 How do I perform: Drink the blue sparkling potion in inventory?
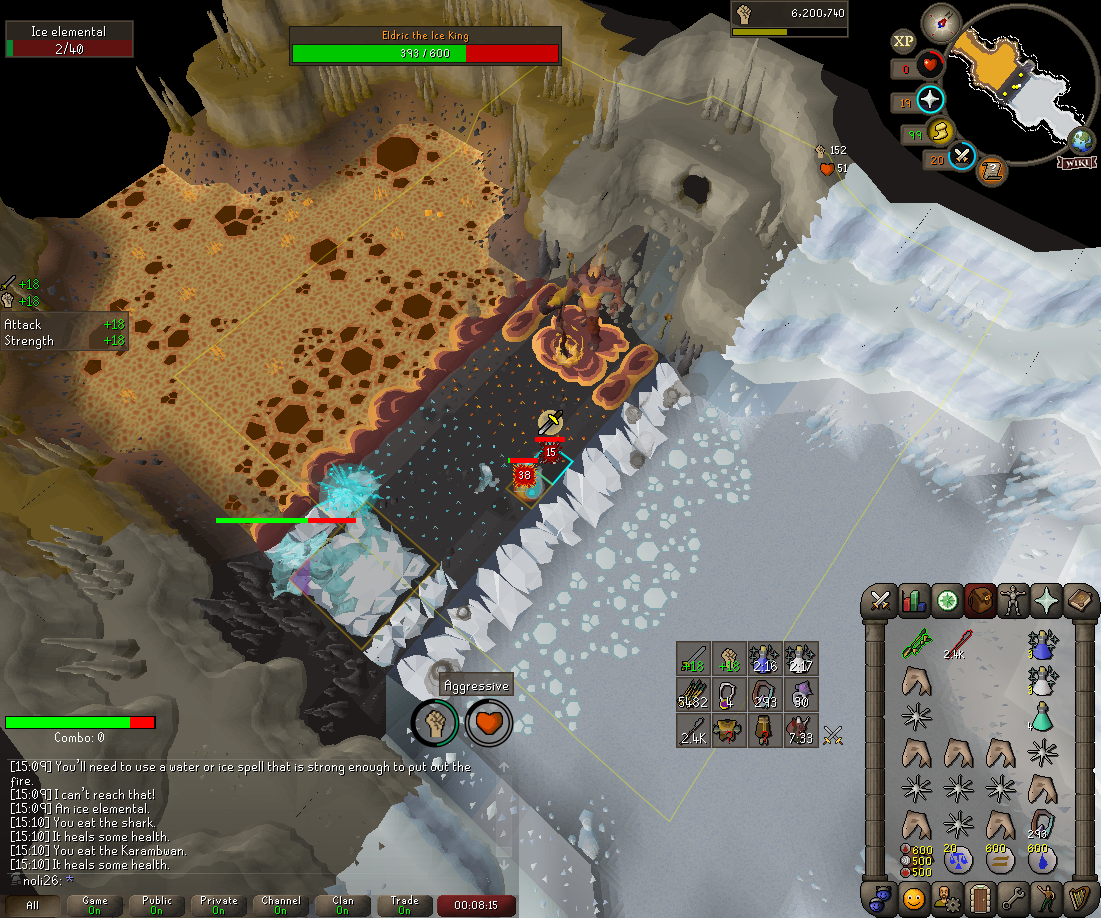click(1044, 648)
